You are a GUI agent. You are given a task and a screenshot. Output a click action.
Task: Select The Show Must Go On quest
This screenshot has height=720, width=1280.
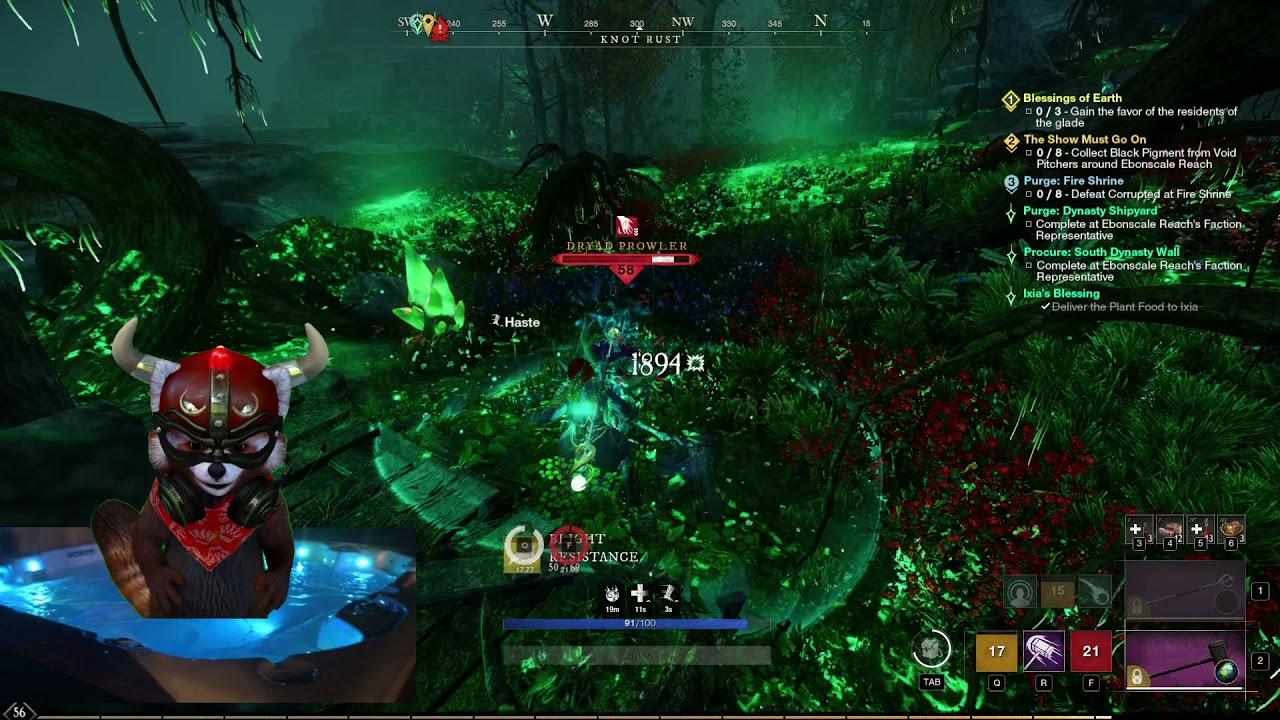1084,140
